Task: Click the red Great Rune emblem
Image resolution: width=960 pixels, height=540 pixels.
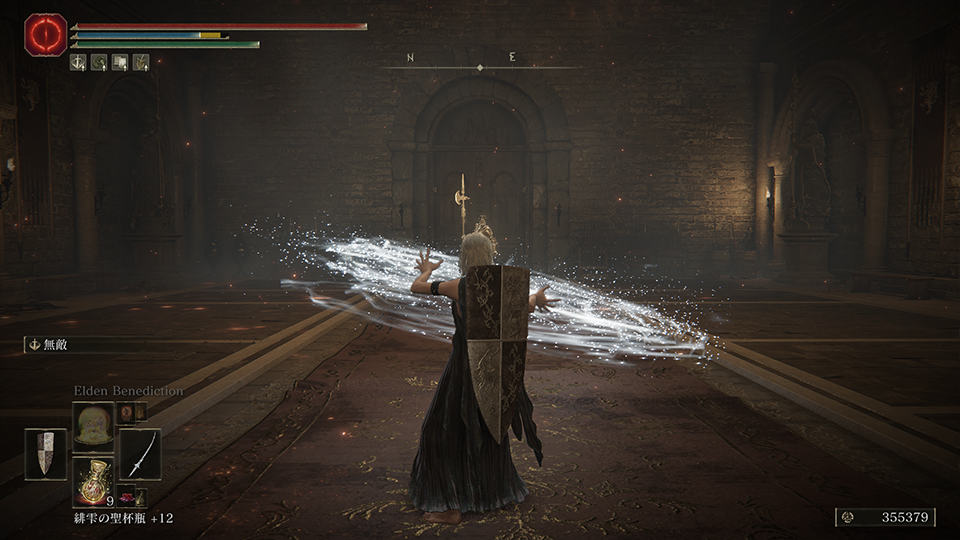Action: tap(45, 35)
